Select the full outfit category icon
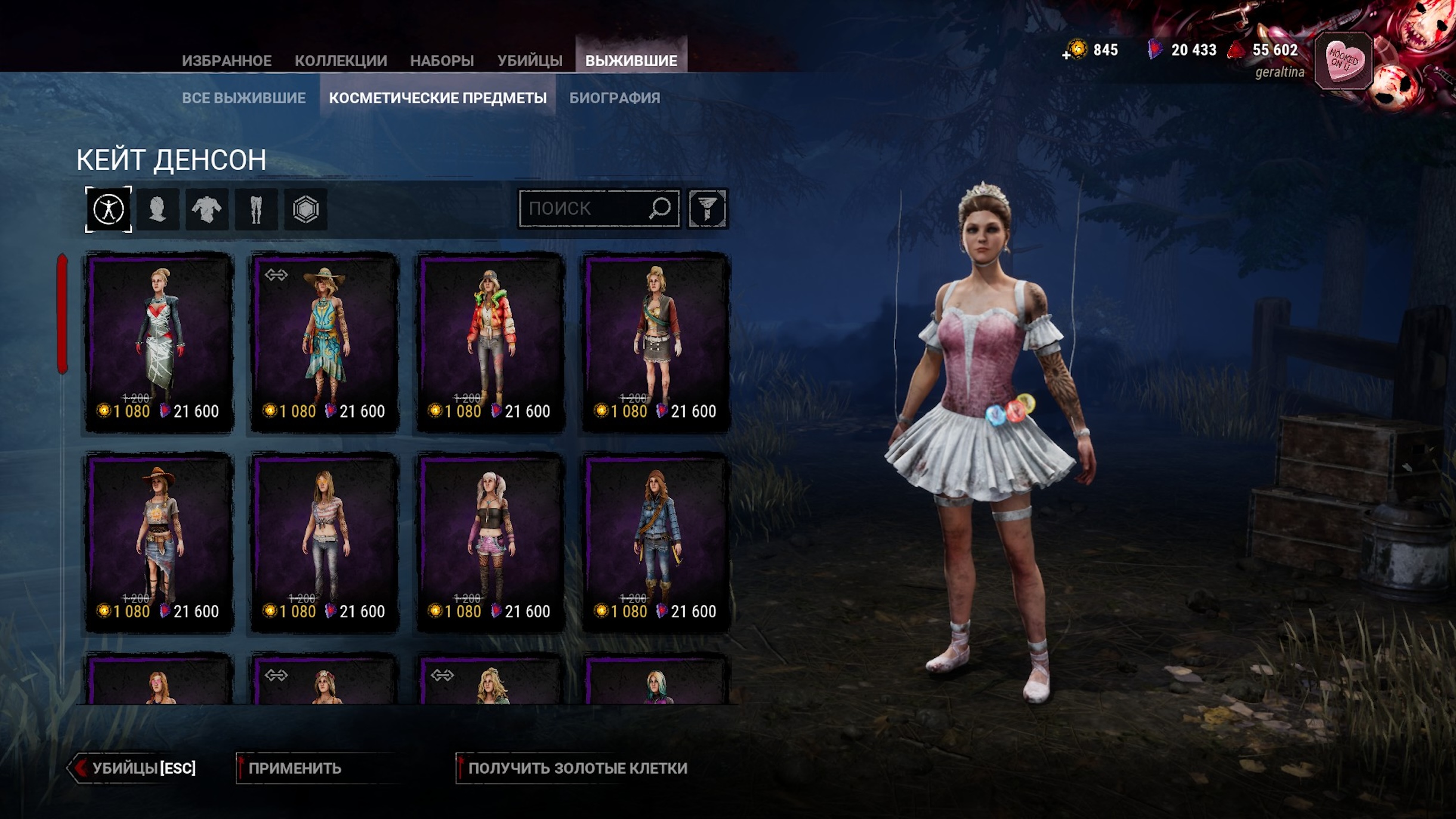This screenshot has width=1456, height=819. pyautogui.click(x=109, y=209)
